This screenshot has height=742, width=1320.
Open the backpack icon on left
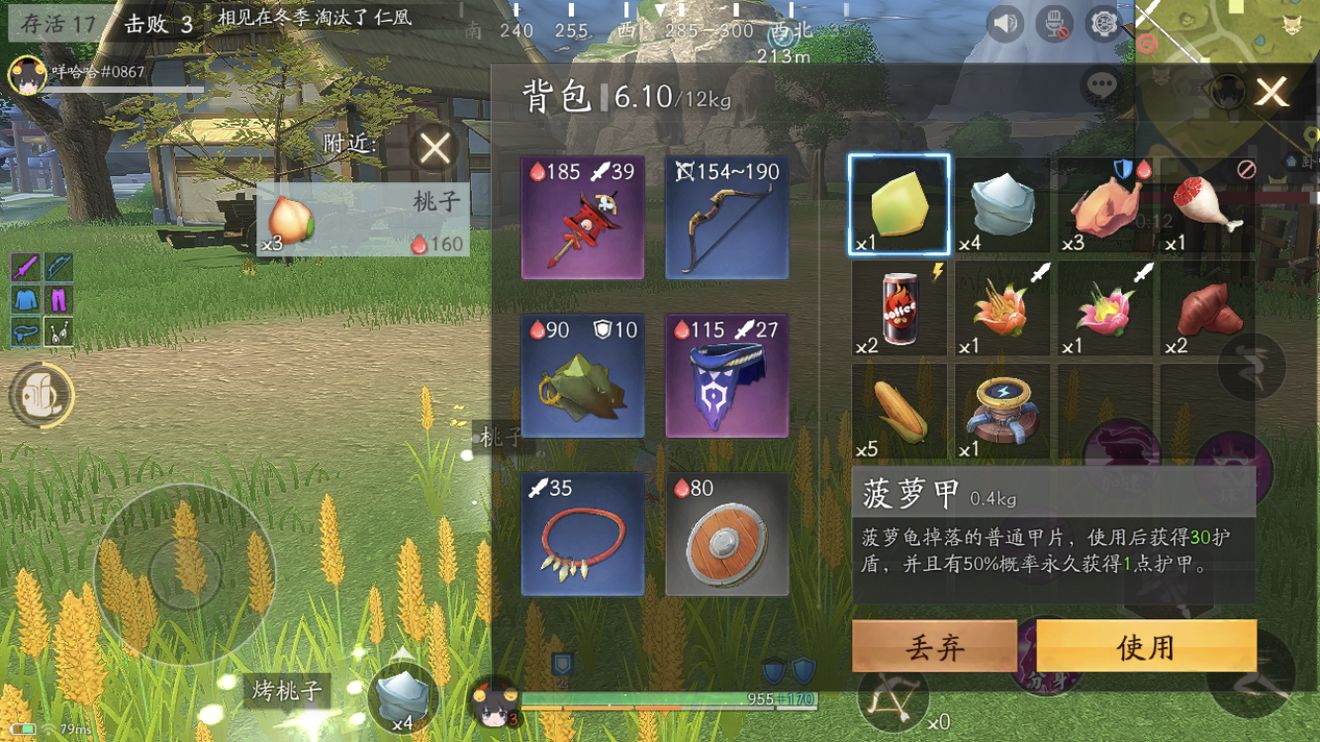[40, 396]
